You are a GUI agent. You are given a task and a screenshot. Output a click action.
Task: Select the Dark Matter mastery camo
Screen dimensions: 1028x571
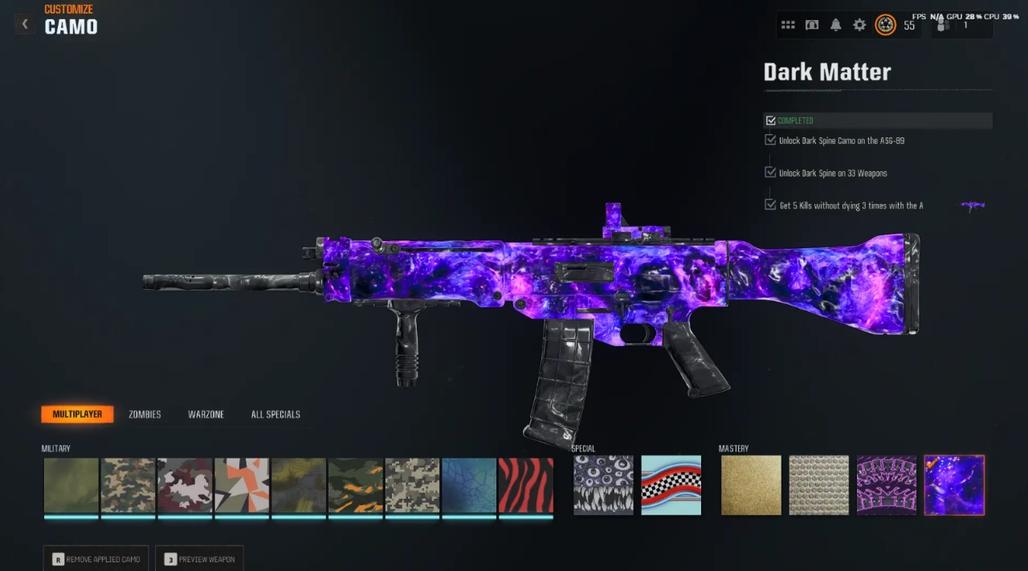(x=954, y=486)
